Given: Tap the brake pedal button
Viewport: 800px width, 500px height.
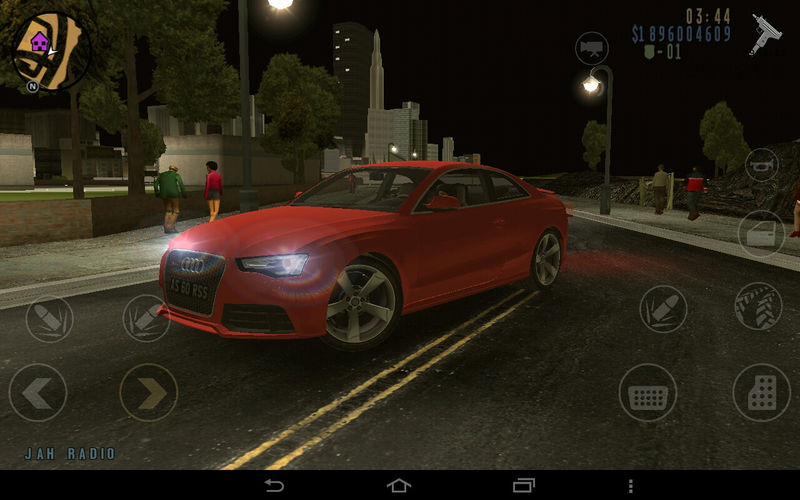Looking at the screenshot, I should [648, 392].
